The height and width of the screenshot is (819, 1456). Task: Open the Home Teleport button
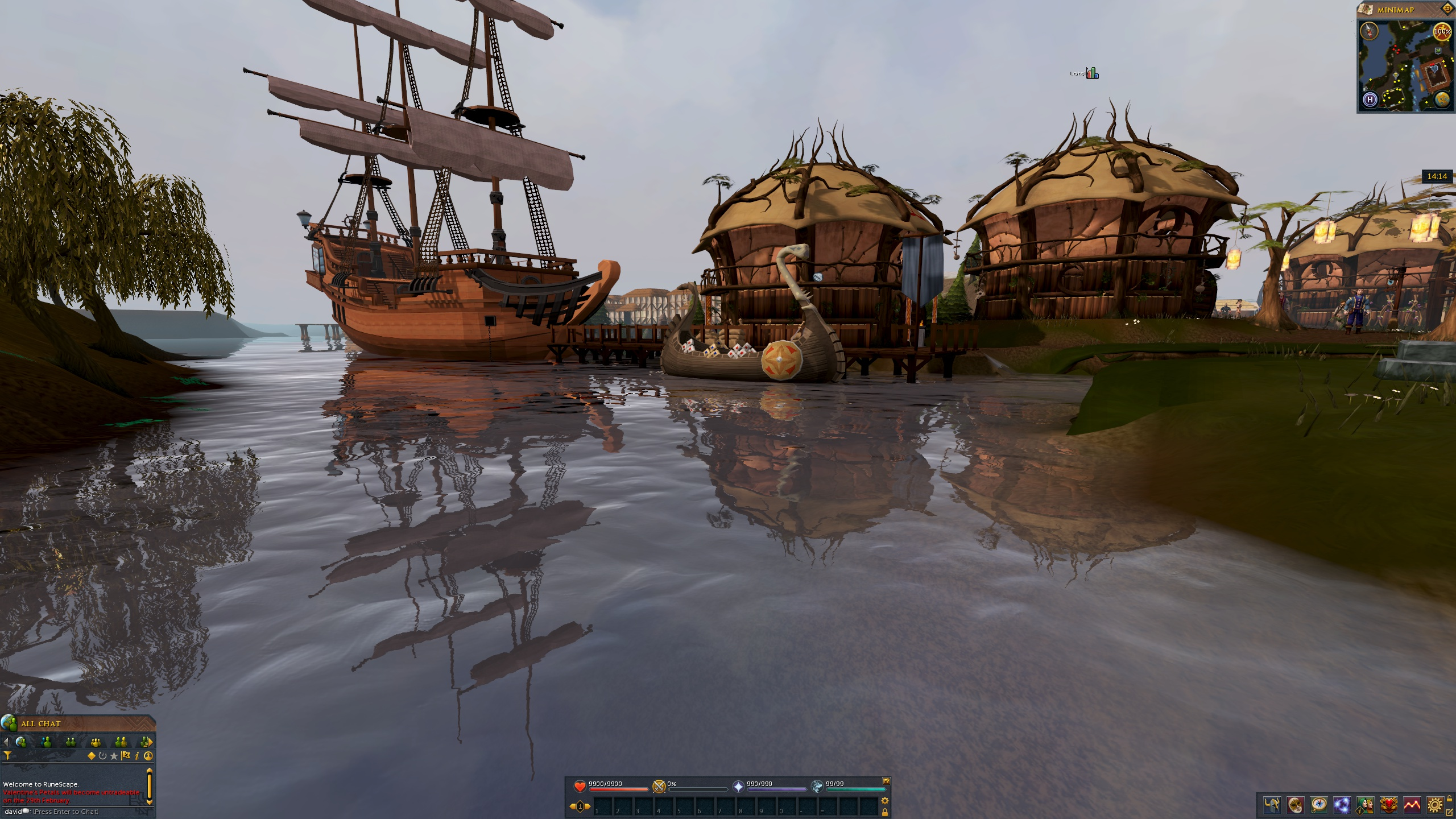coord(1370,100)
